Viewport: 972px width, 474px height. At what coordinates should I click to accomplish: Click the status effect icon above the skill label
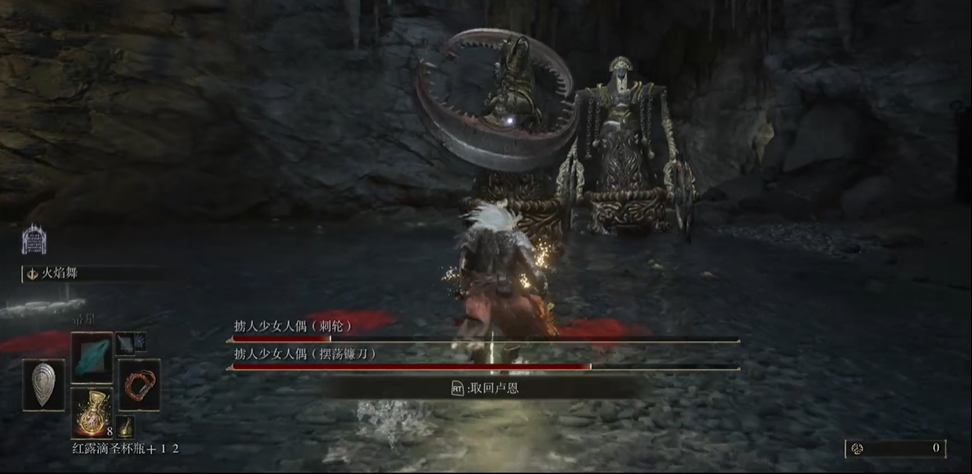point(34,239)
